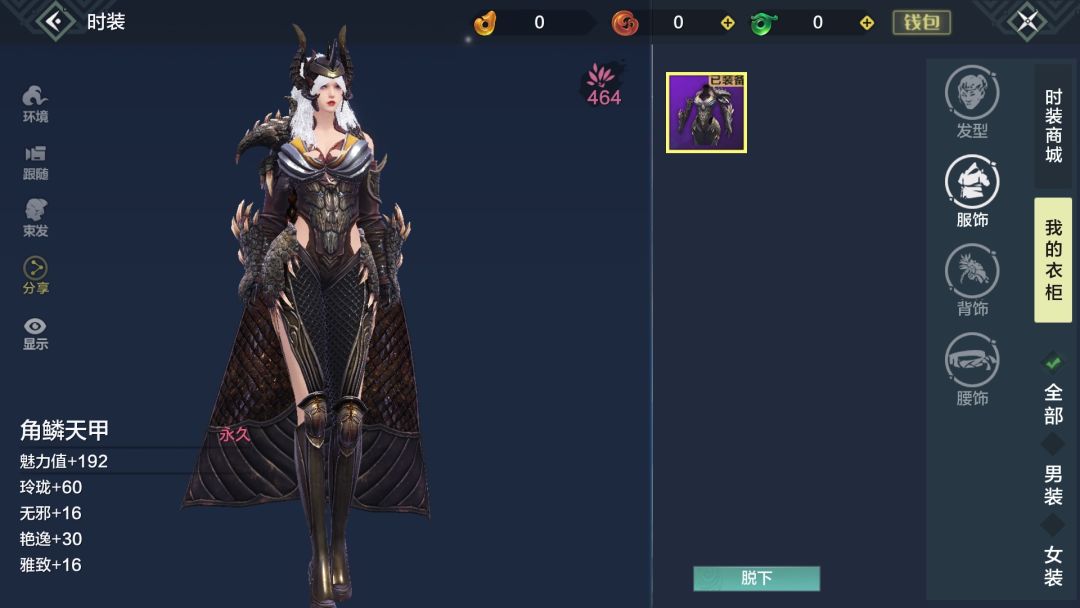Open the 时装商城 fashion shop tab

(1053, 126)
